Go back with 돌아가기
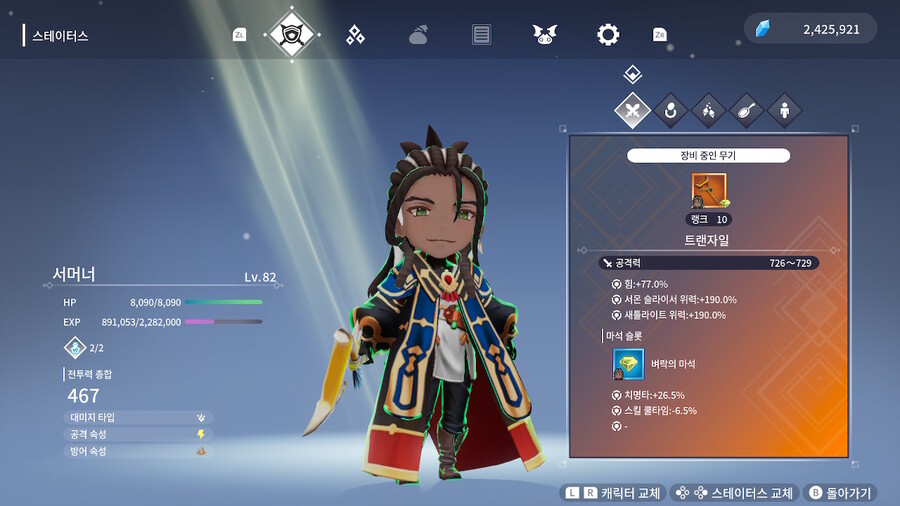Image resolution: width=900 pixels, height=506 pixels. (840, 493)
